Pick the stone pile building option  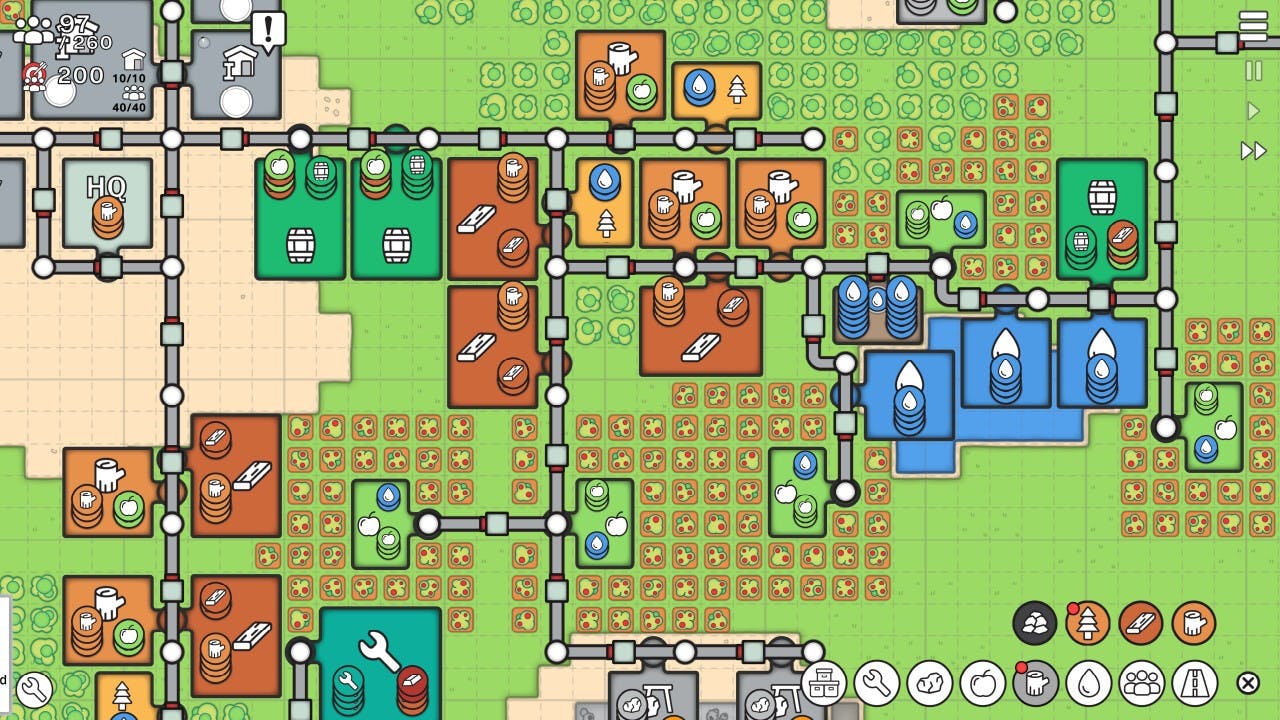[x=1035, y=624]
